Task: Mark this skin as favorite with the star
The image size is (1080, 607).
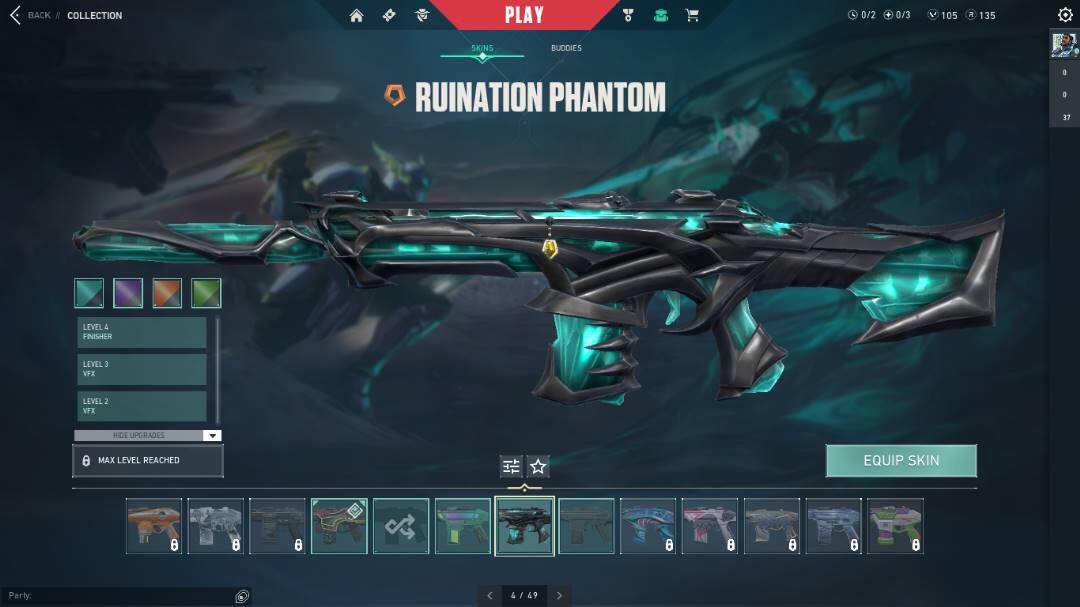Action: (x=538, y=466)
